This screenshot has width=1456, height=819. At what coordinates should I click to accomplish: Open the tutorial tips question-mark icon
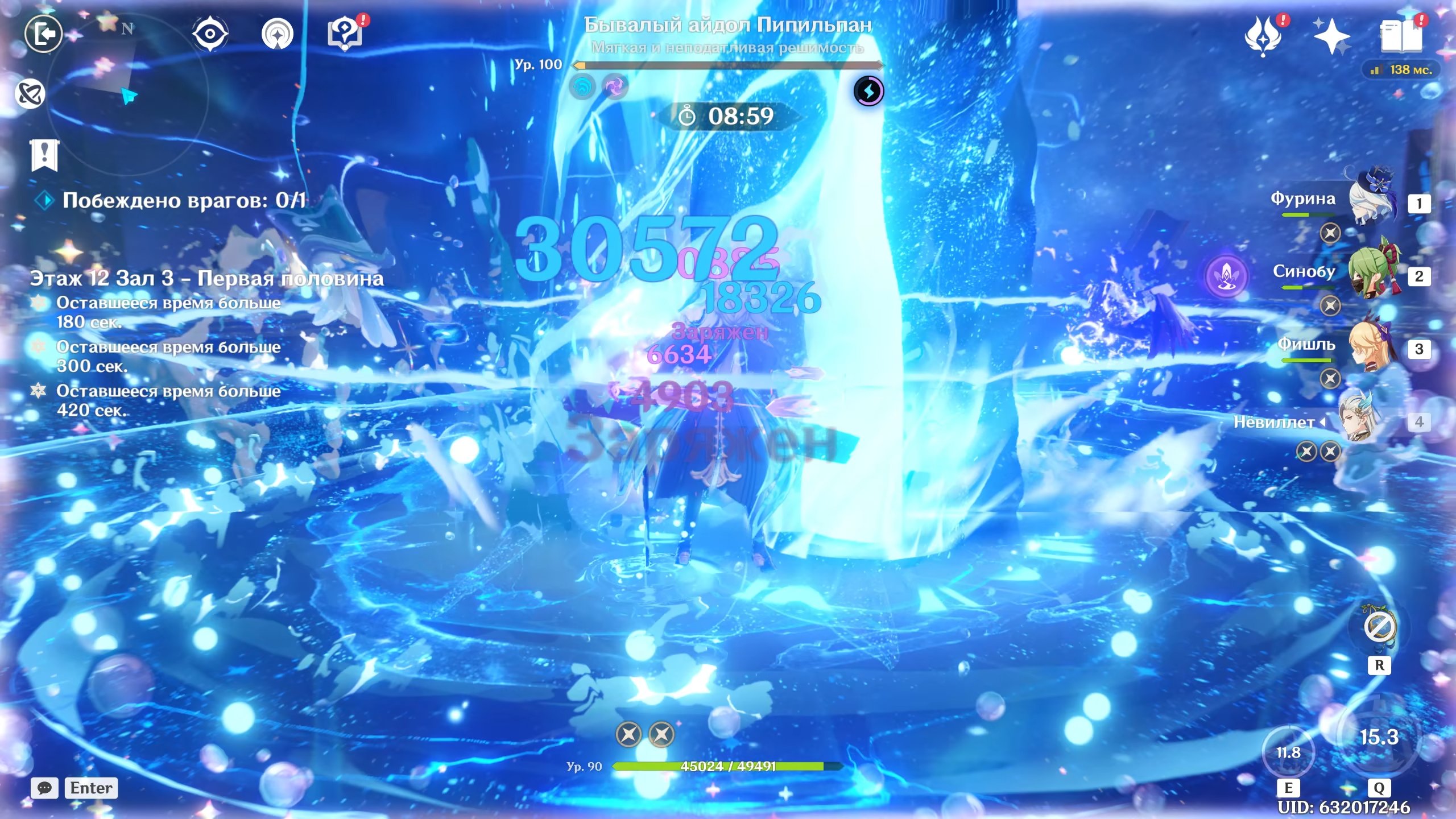coord(345,34)
